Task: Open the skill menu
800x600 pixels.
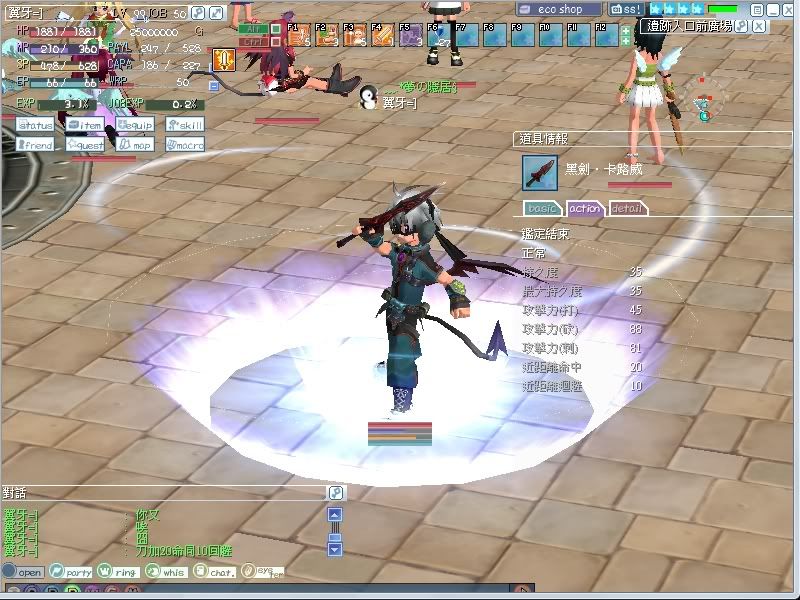Action: (185, 126)
